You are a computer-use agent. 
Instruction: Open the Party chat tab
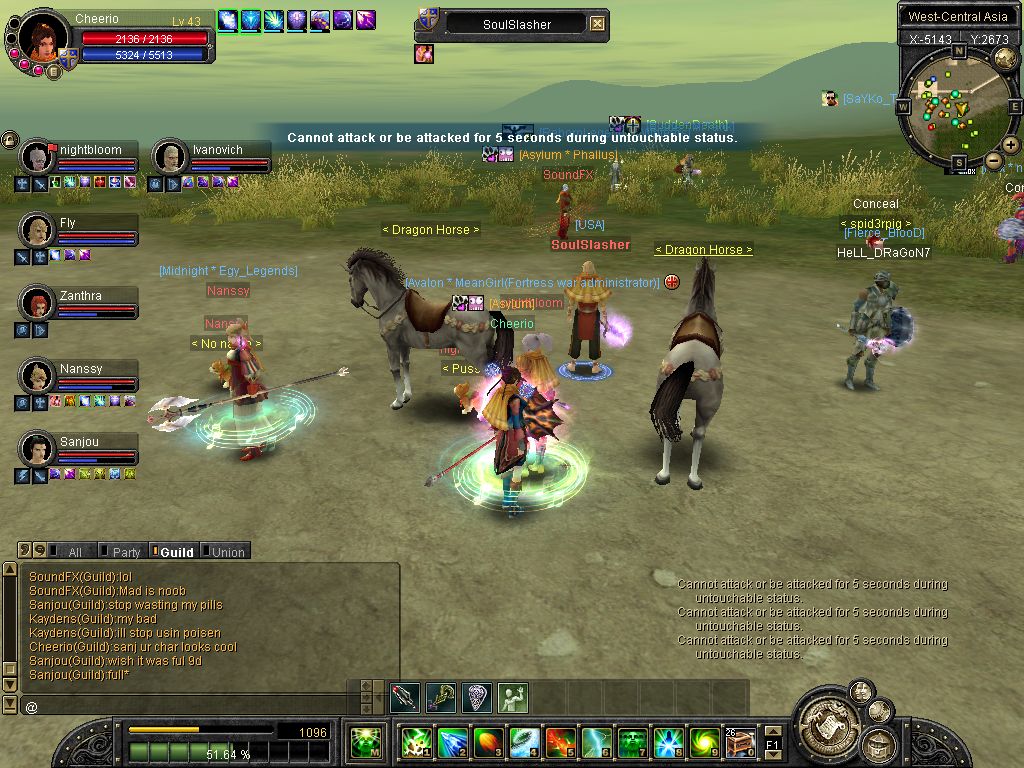124,552
